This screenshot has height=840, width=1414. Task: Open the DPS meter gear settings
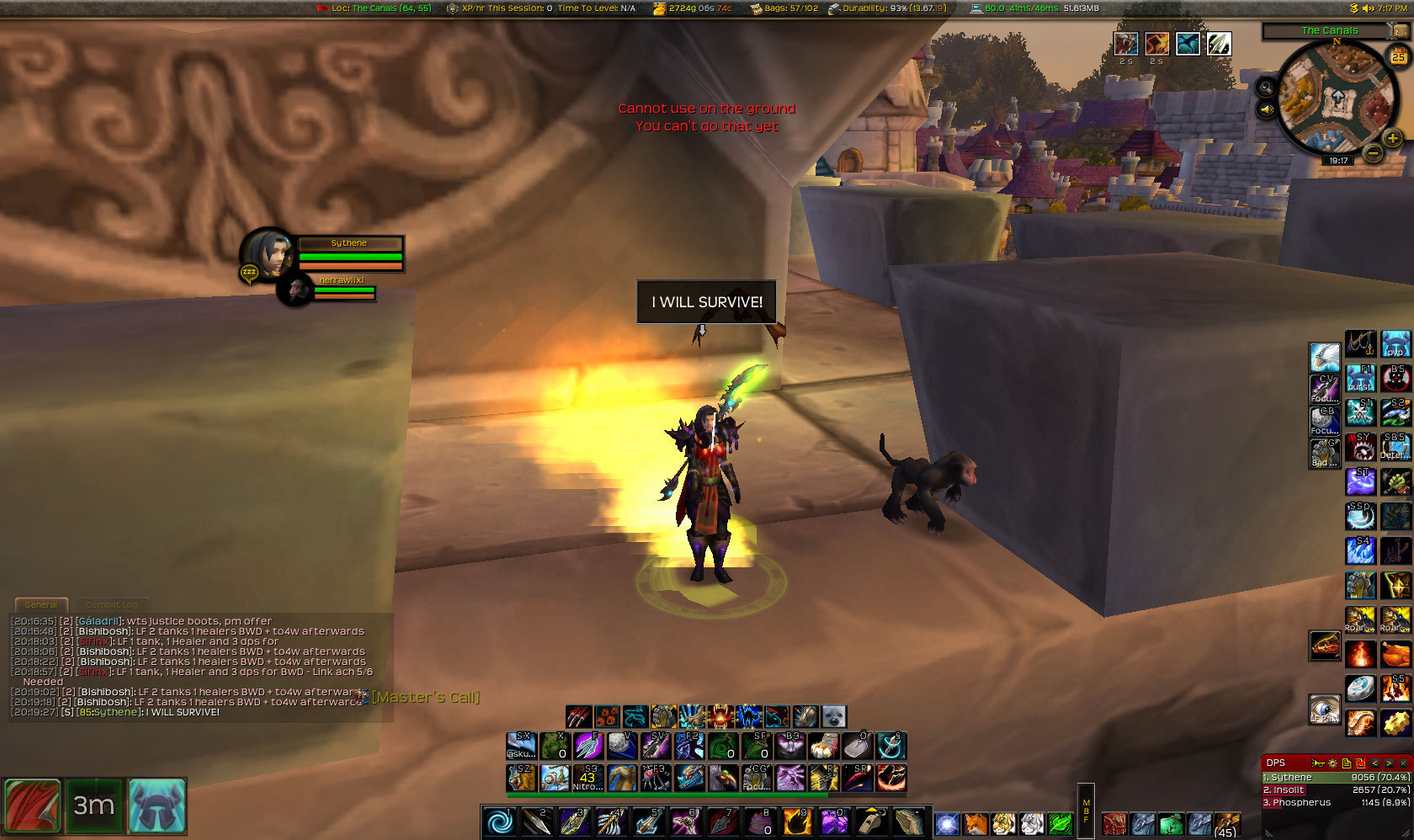tap(1332, 763)
